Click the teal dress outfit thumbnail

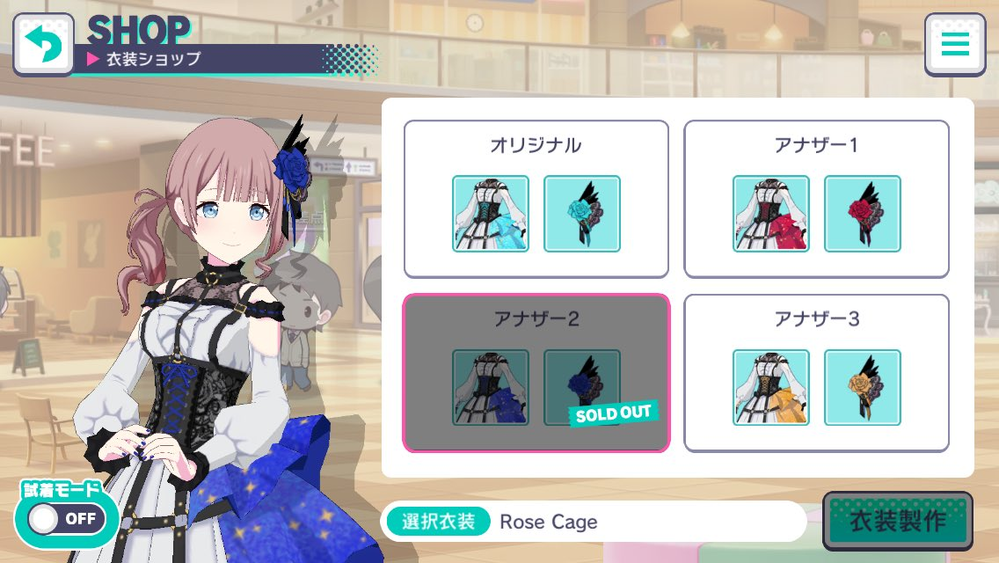click(x=490, y=214)
